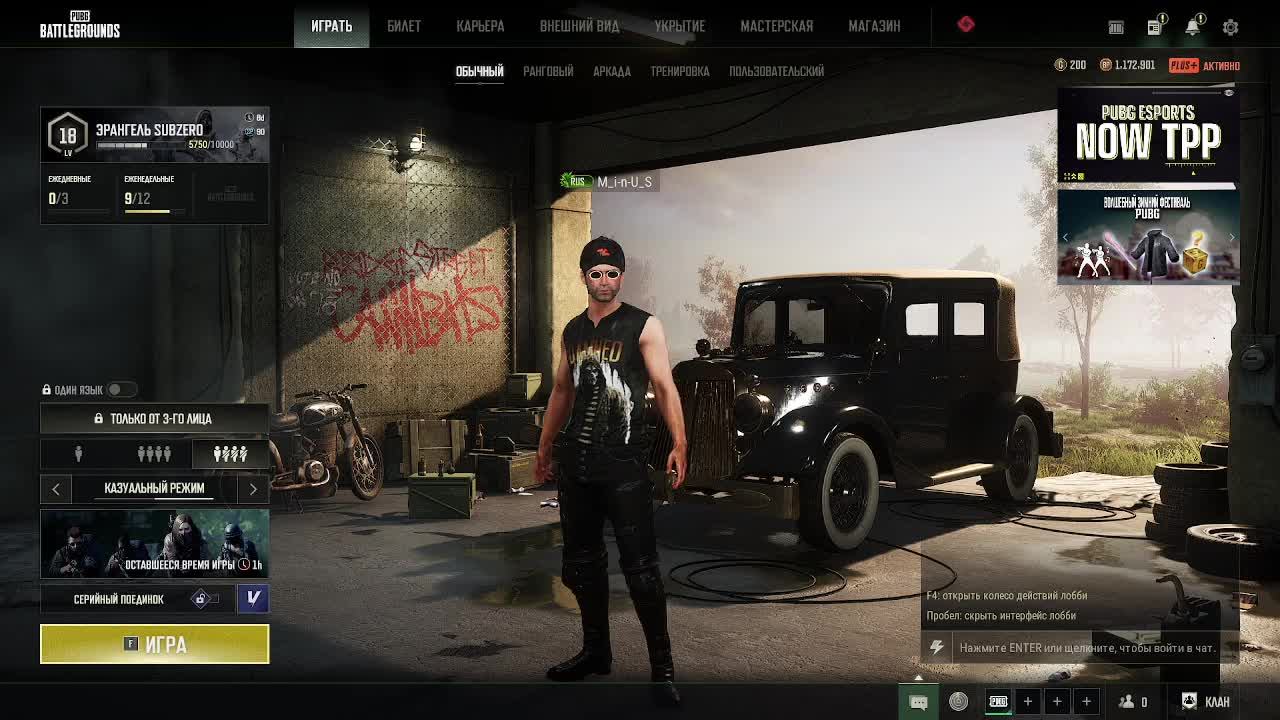Start matchmaking with the yellow ИГРА button
This screenshot has width=1280, height=720.
click(155, 644)
